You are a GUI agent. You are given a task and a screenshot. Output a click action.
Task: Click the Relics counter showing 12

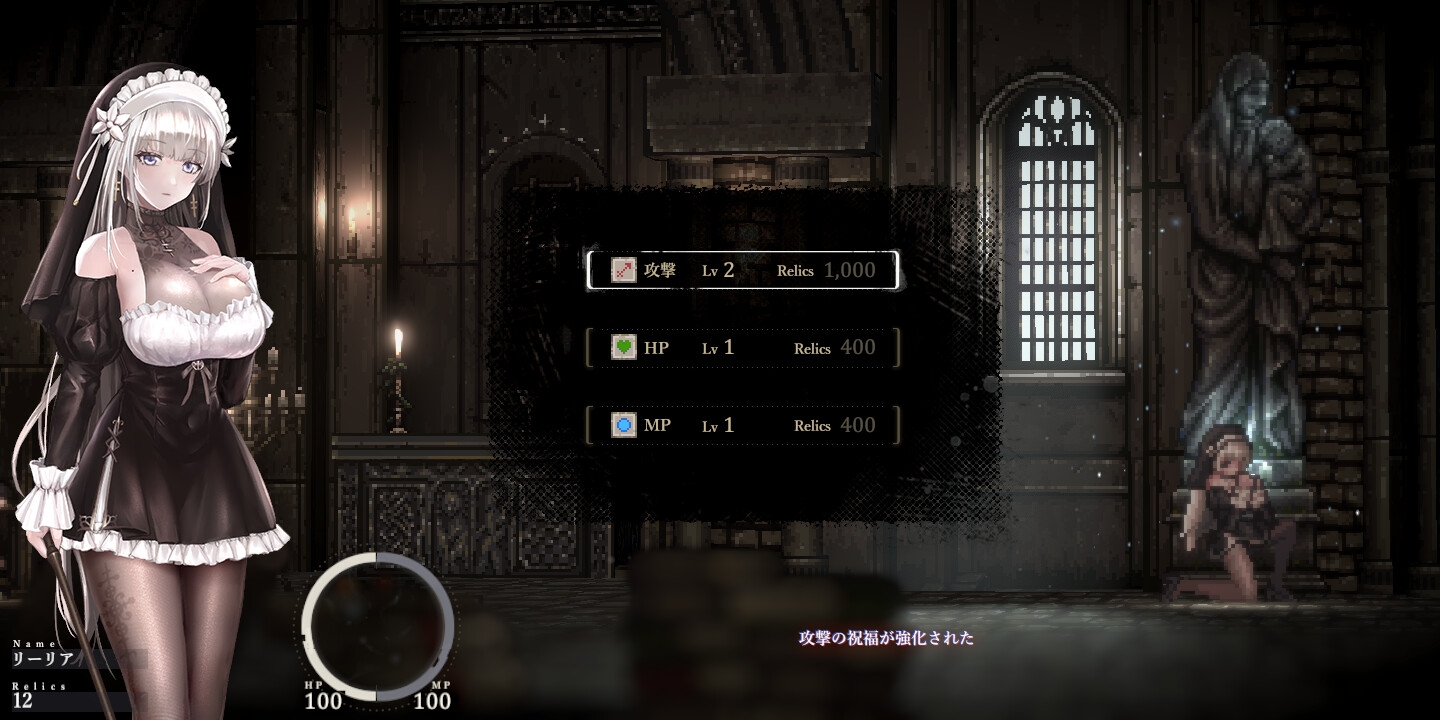click(x=22, y=701)
